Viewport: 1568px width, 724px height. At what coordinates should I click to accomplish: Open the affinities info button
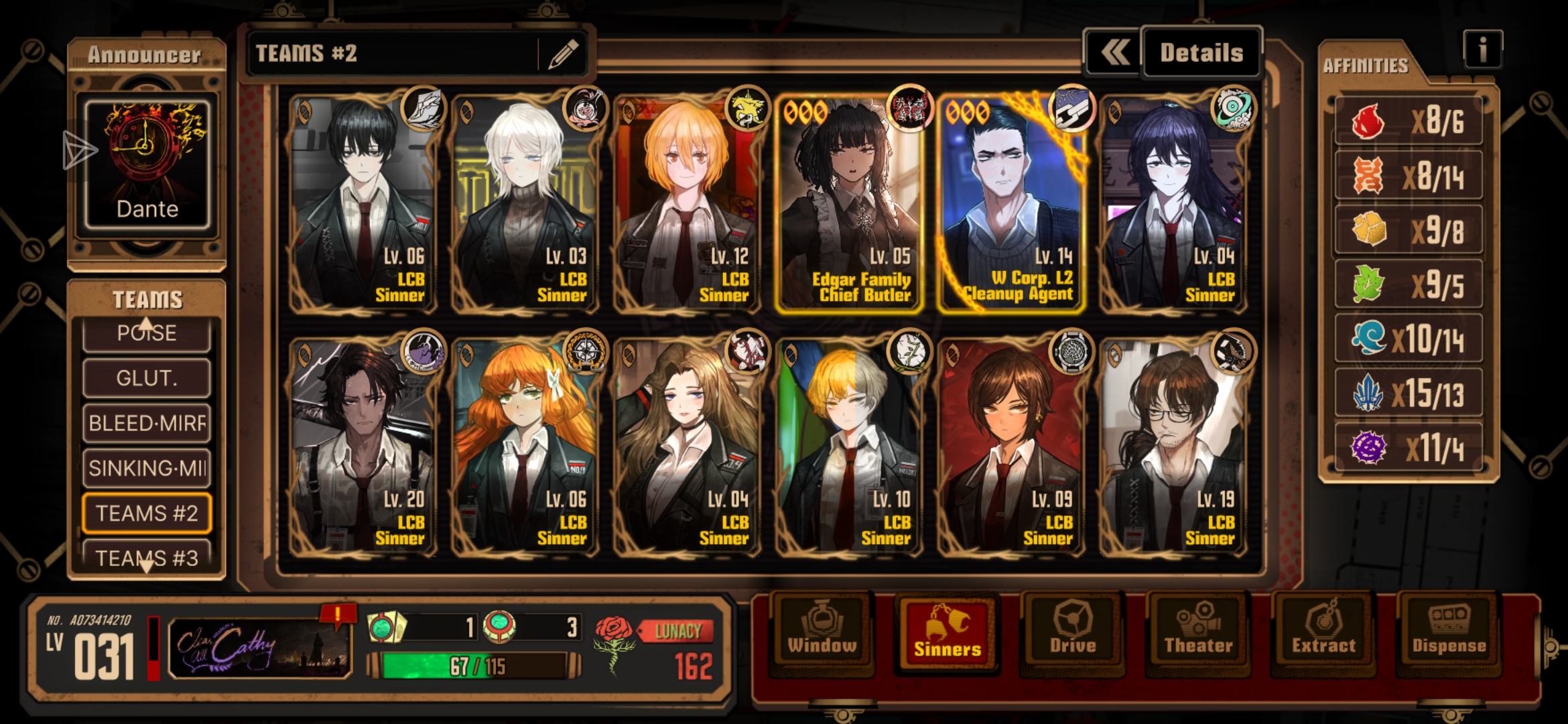[x=1482, y=50]
